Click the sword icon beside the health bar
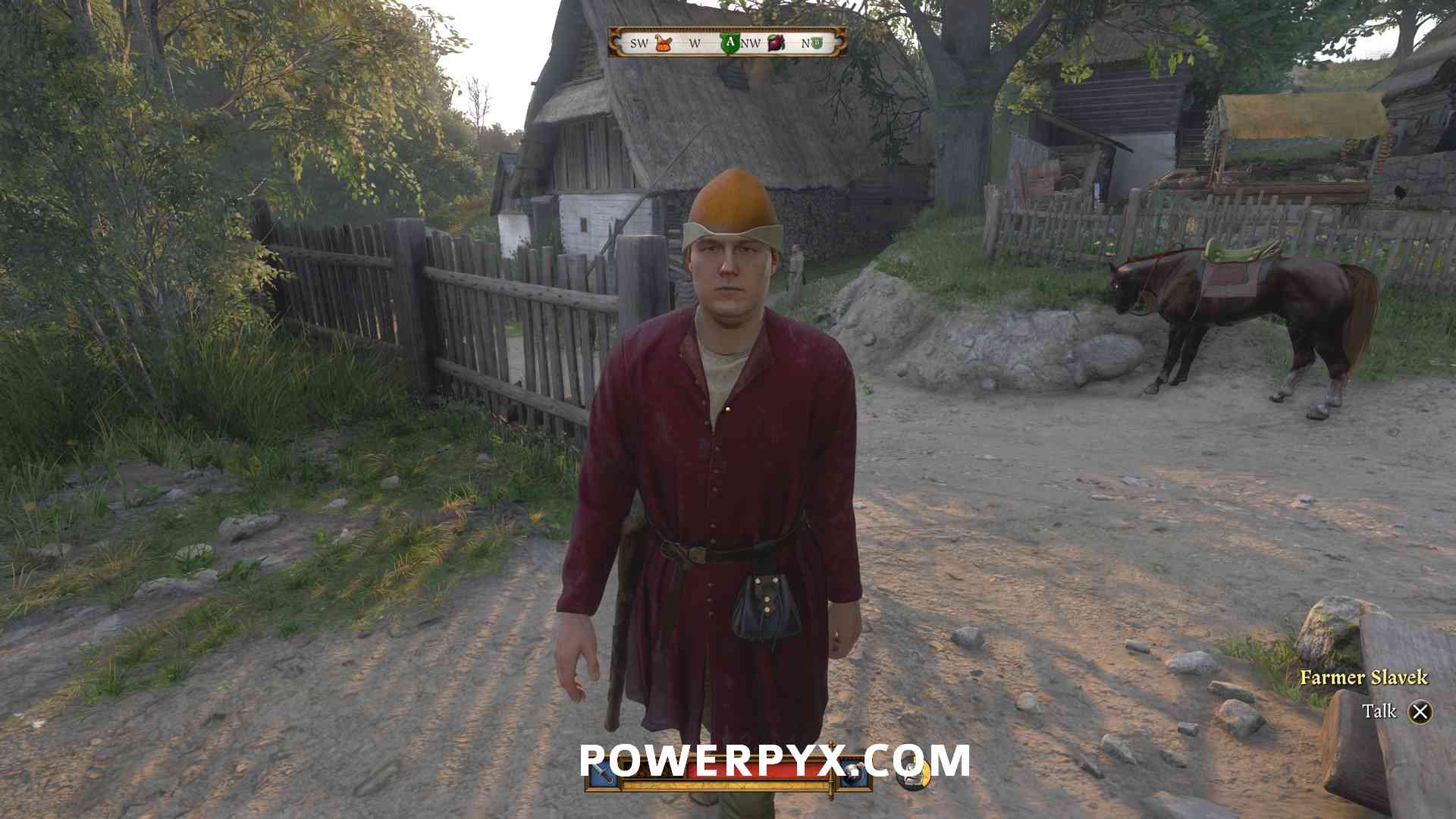The width and height of the screenshot is (1456, 819). [x=601, y=774]
